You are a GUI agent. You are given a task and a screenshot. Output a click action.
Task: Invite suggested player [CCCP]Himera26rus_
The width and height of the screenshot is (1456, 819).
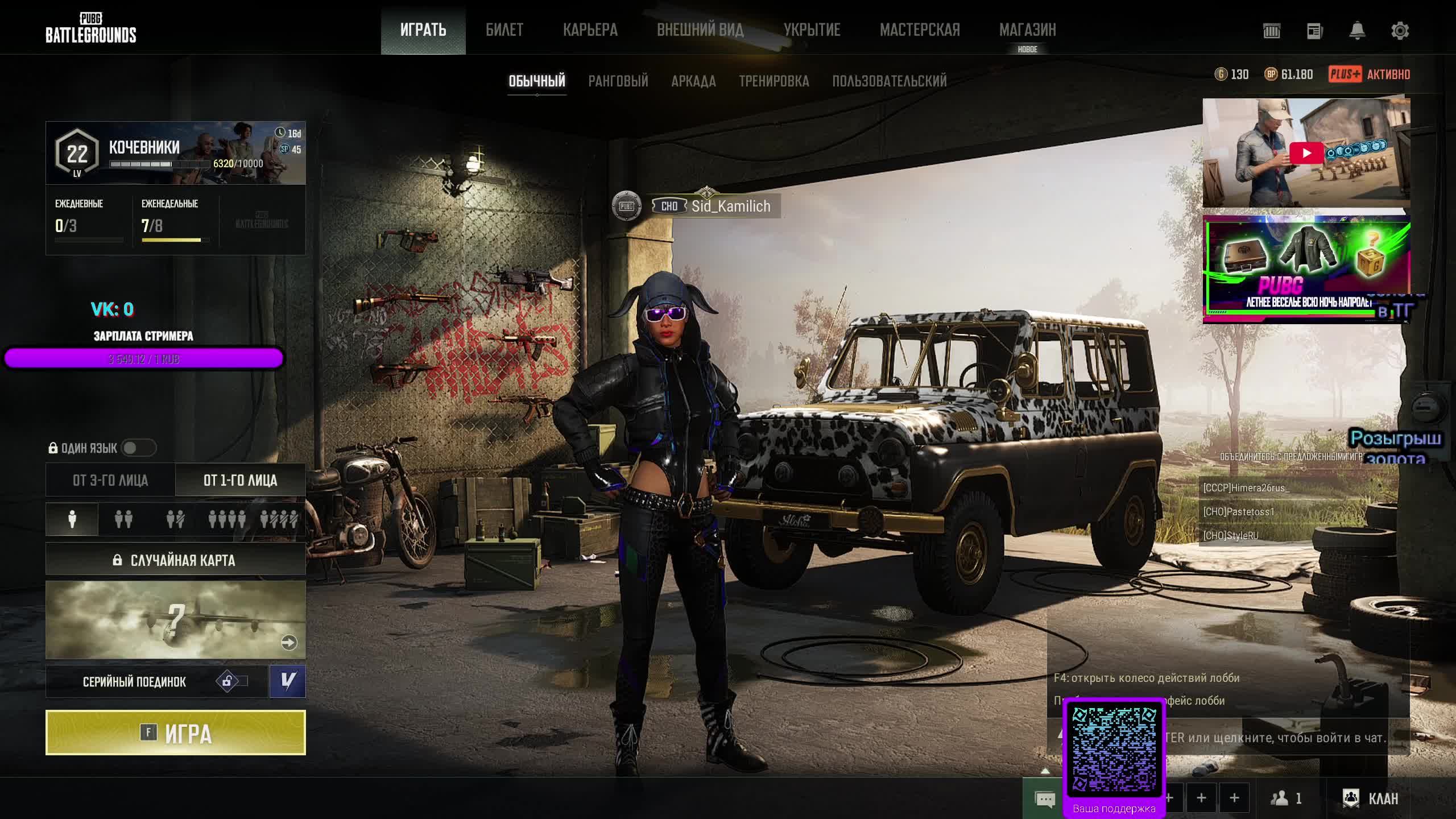(1247, 488)
